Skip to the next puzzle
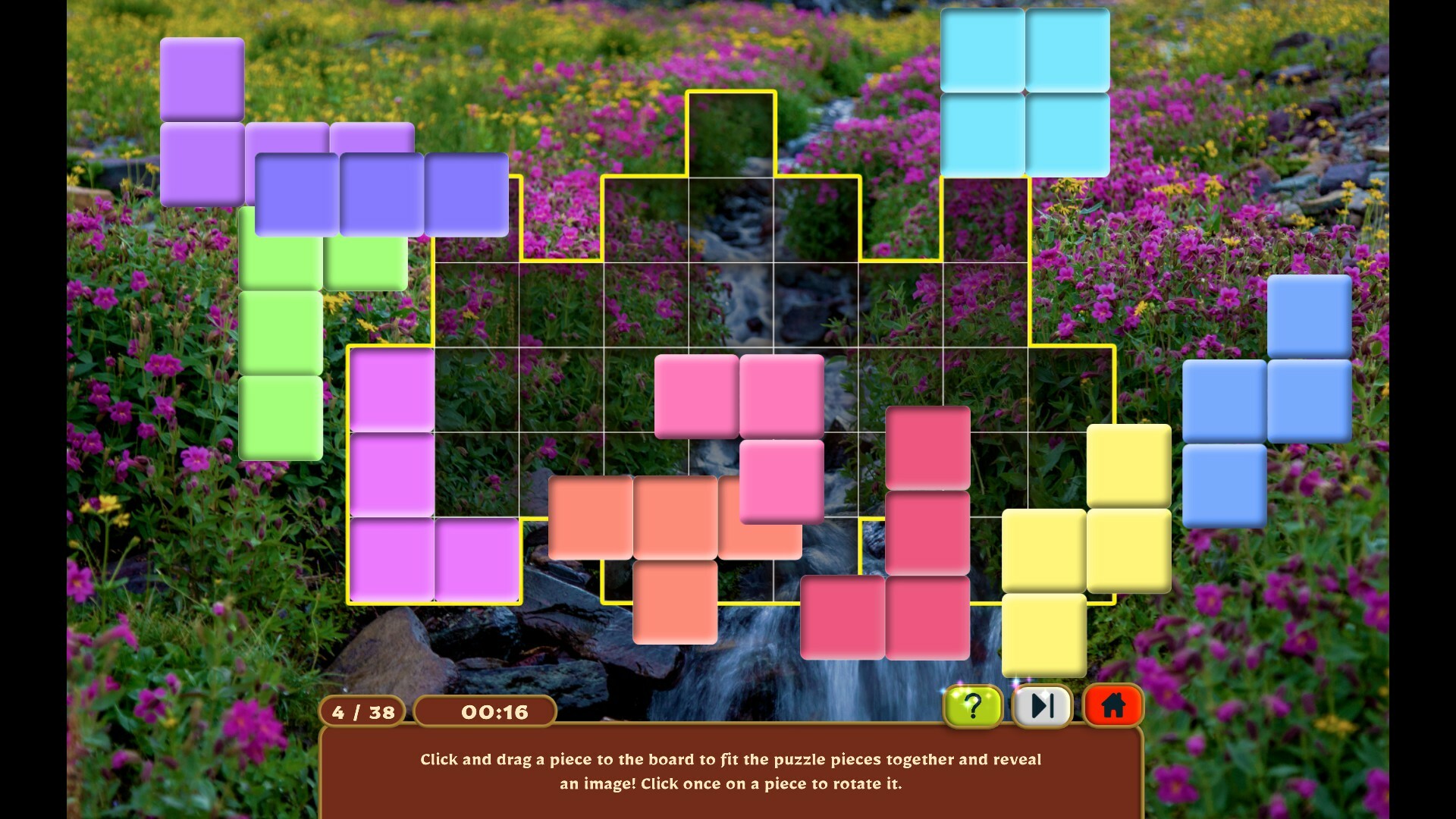 point(1042,706)
